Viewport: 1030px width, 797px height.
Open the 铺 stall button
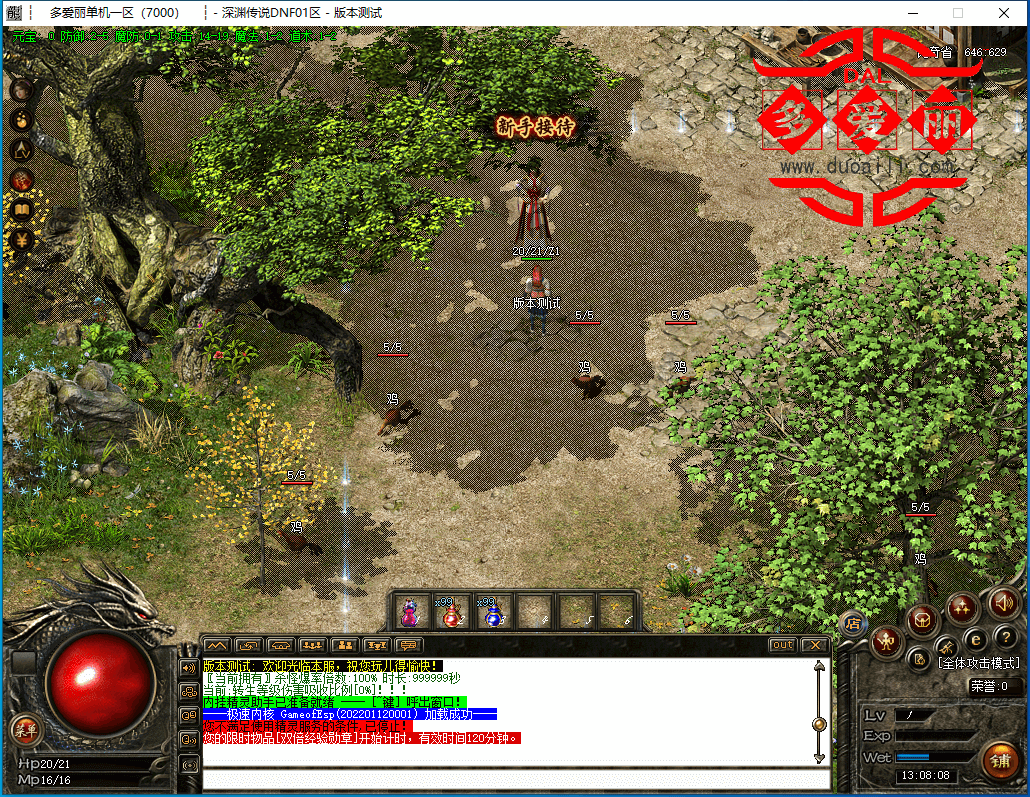pyautogui.click(x=999, y=760)
